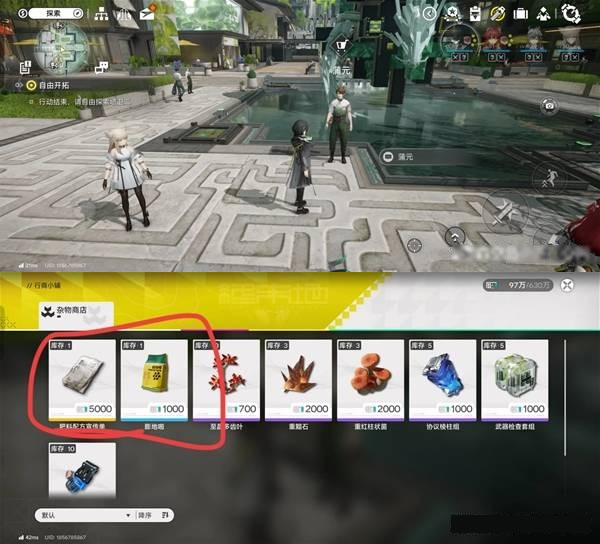The height and width of the screenshot is (544, 600).
Task: Open the mail envelope icon
Action: pyautogui.click(x=147, y=13)
